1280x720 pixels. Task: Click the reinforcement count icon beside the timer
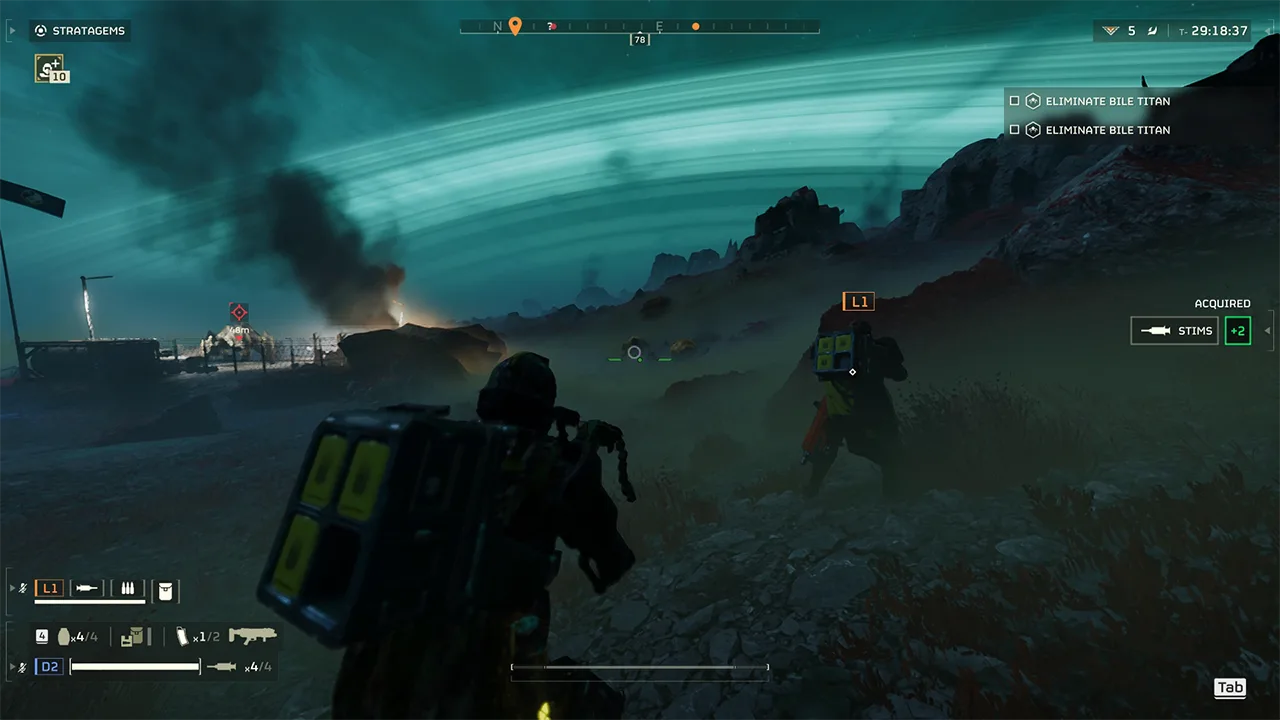pos(1110,31)
